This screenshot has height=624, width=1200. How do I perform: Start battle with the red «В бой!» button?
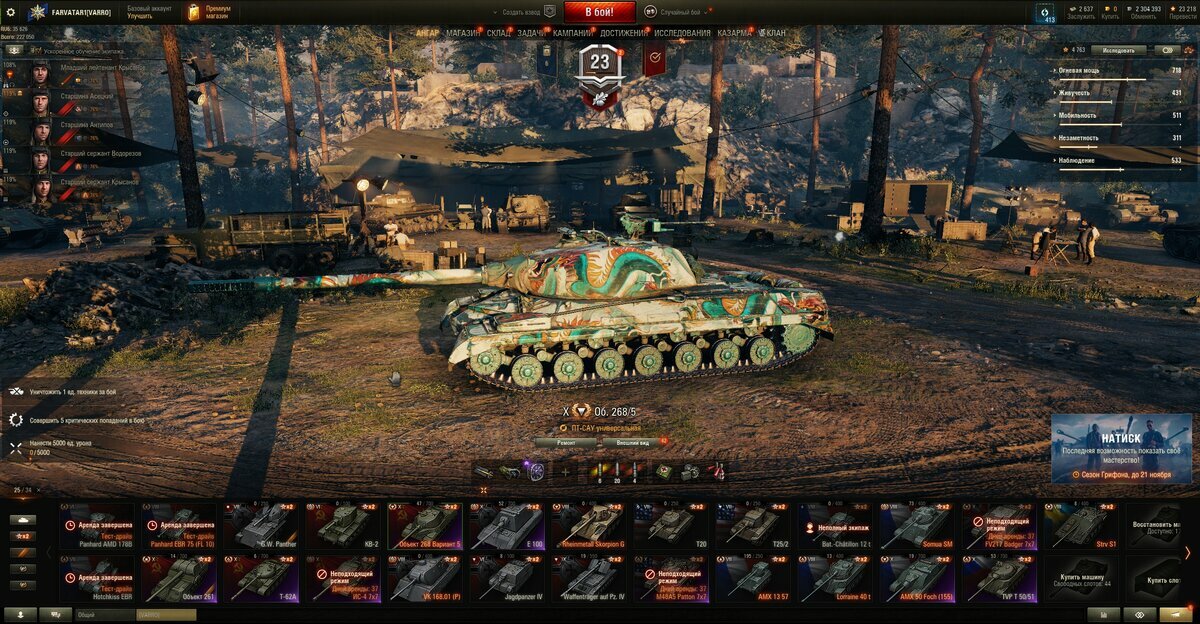[x=600, y=12]
